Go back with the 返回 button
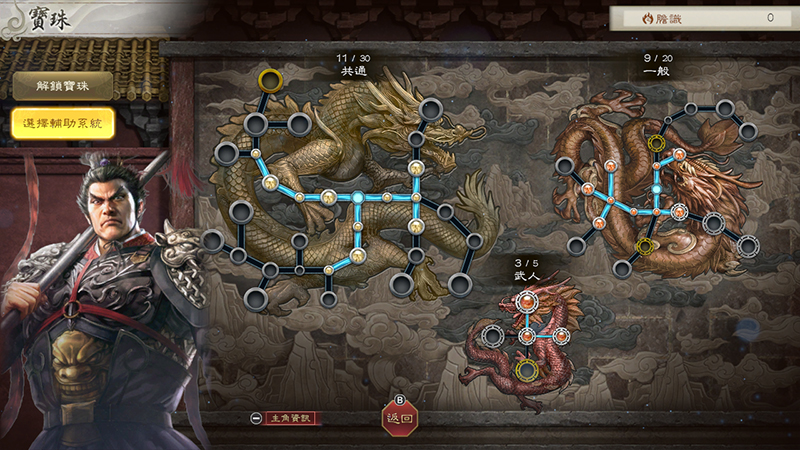 [x=399, y=419]
